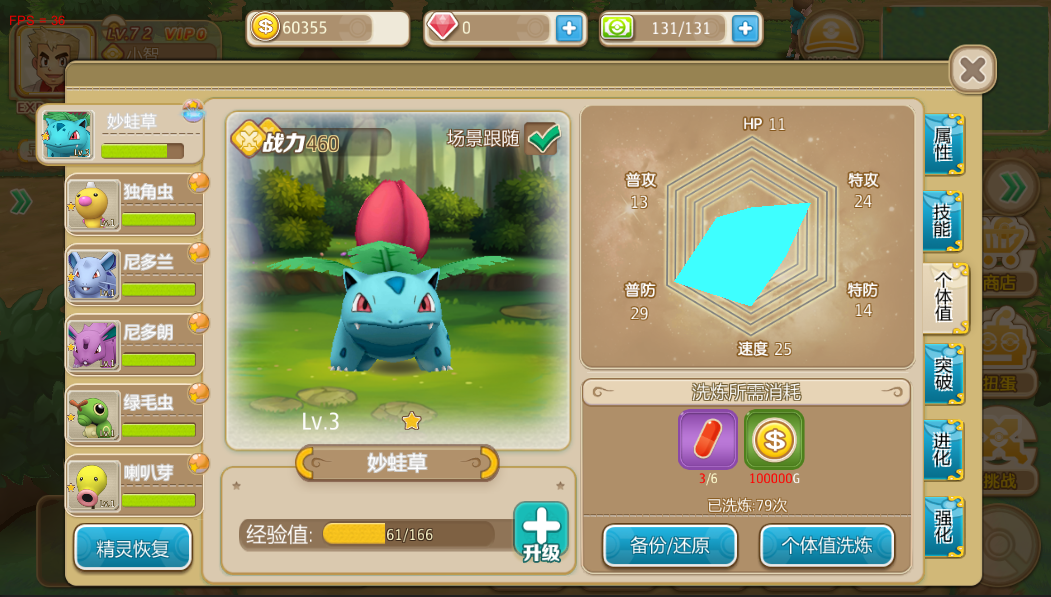Open the 备份/还原 option
Viewport: 1051px width, 597px height.
[670, 546]
